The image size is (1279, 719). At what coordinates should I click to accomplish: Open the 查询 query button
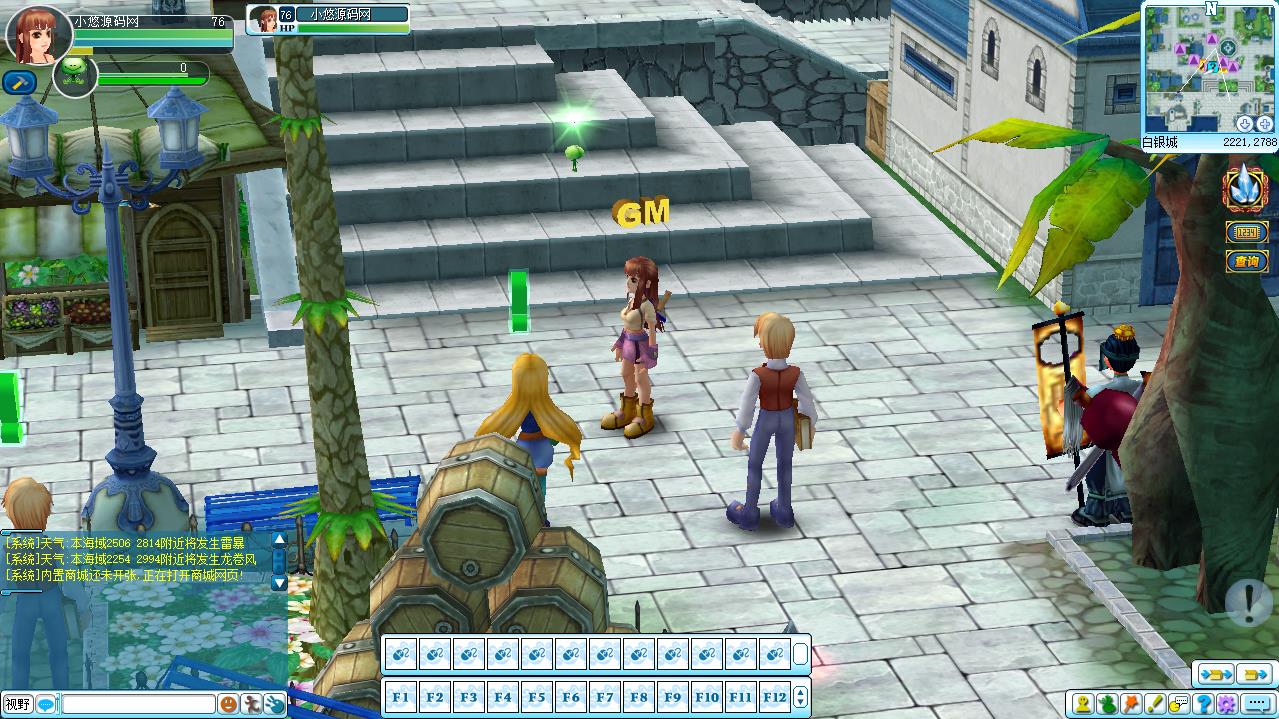[x=1246, y=262]
